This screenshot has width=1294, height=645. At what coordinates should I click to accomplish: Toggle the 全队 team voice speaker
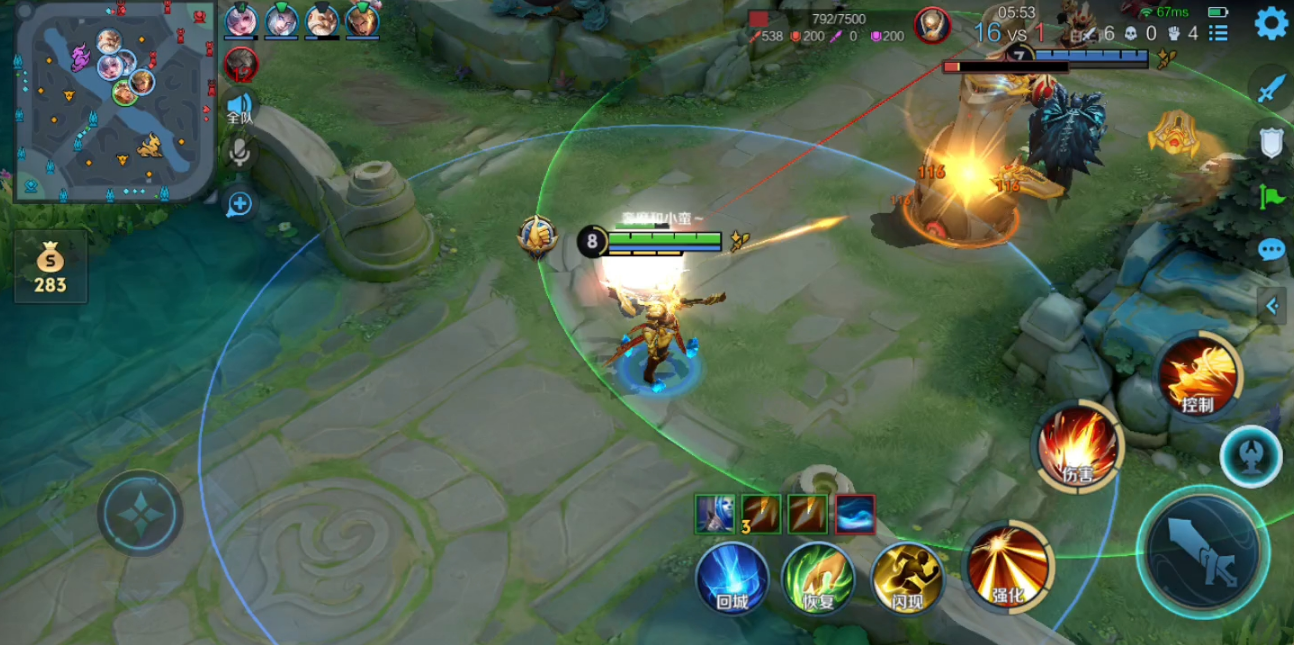tap(240, 108)
